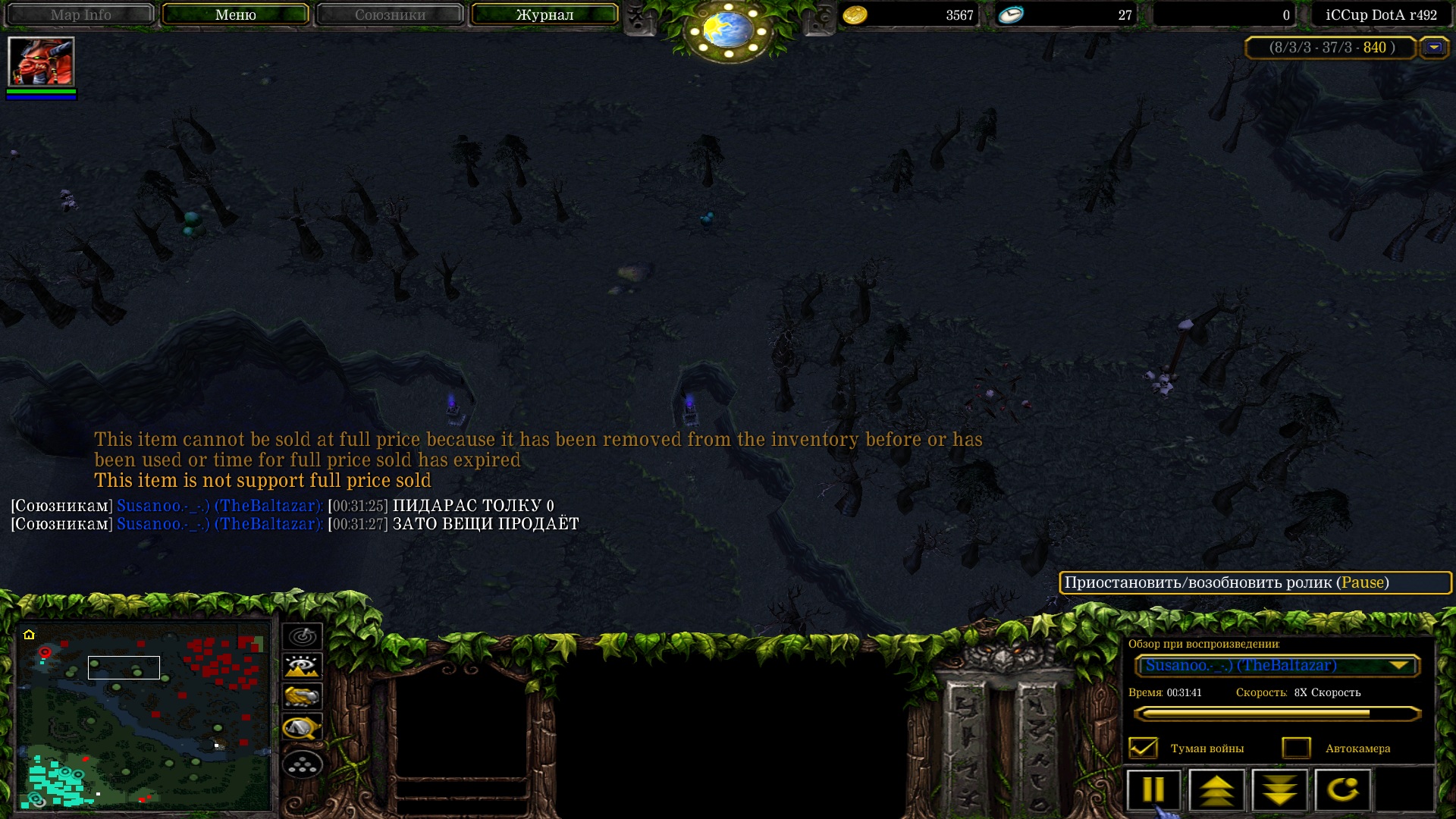The width and height of the screenshot is (1456, 819).
Task: Open the Susanoo player view dropdown
Action: pos(1277,666)
